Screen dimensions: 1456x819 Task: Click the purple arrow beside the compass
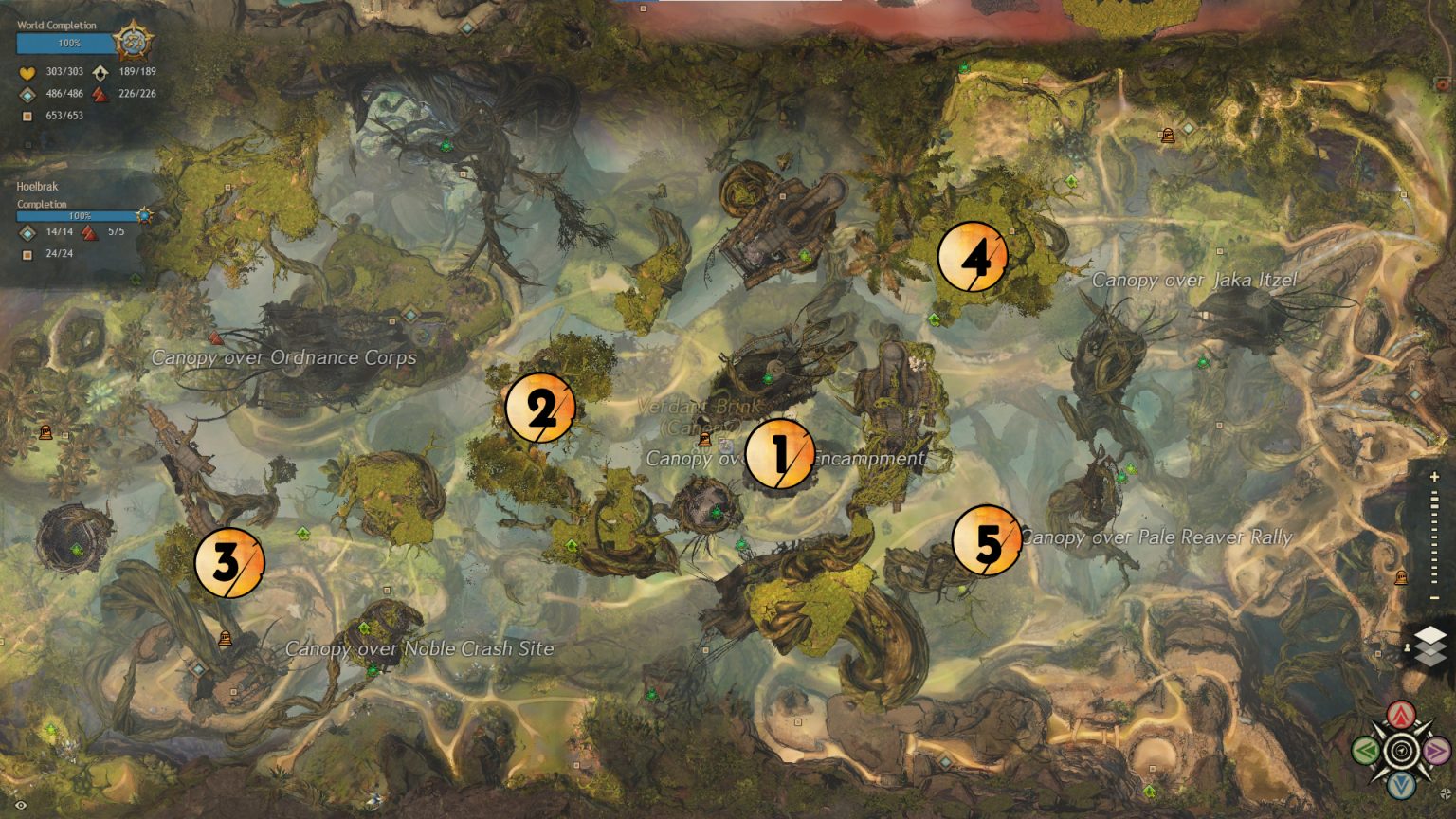click(1435, 751)
